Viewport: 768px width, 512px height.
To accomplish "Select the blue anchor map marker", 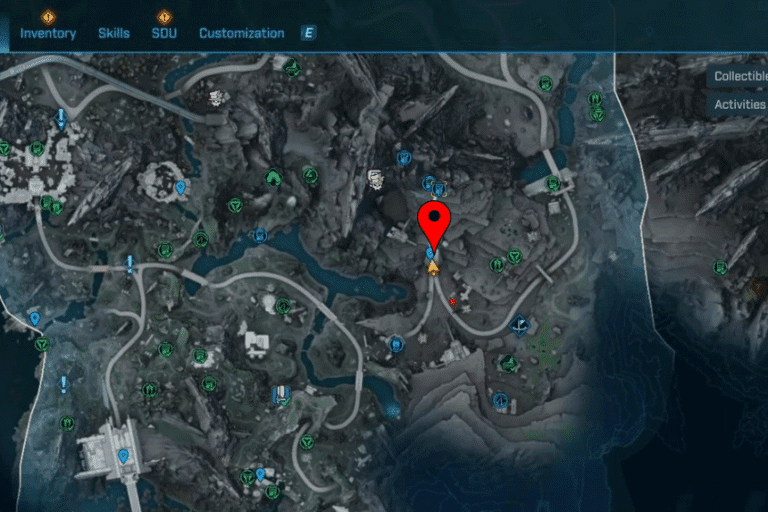I will pyautogui.click(x=519, y=324).
